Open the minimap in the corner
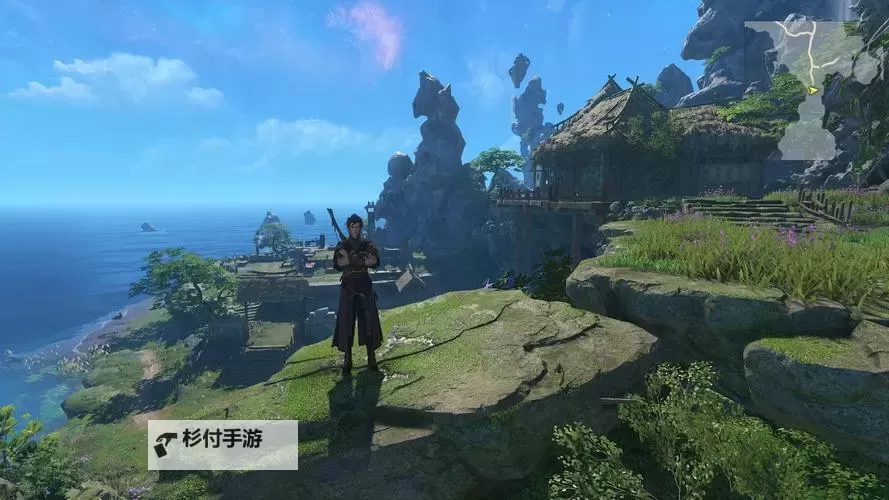 811,90
